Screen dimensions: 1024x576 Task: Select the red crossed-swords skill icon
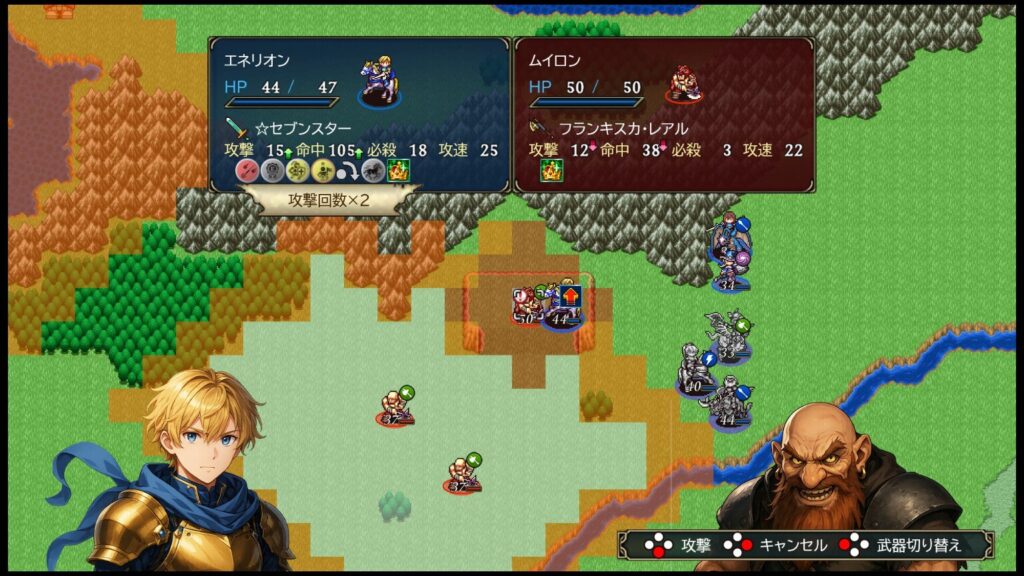(247, 170)
